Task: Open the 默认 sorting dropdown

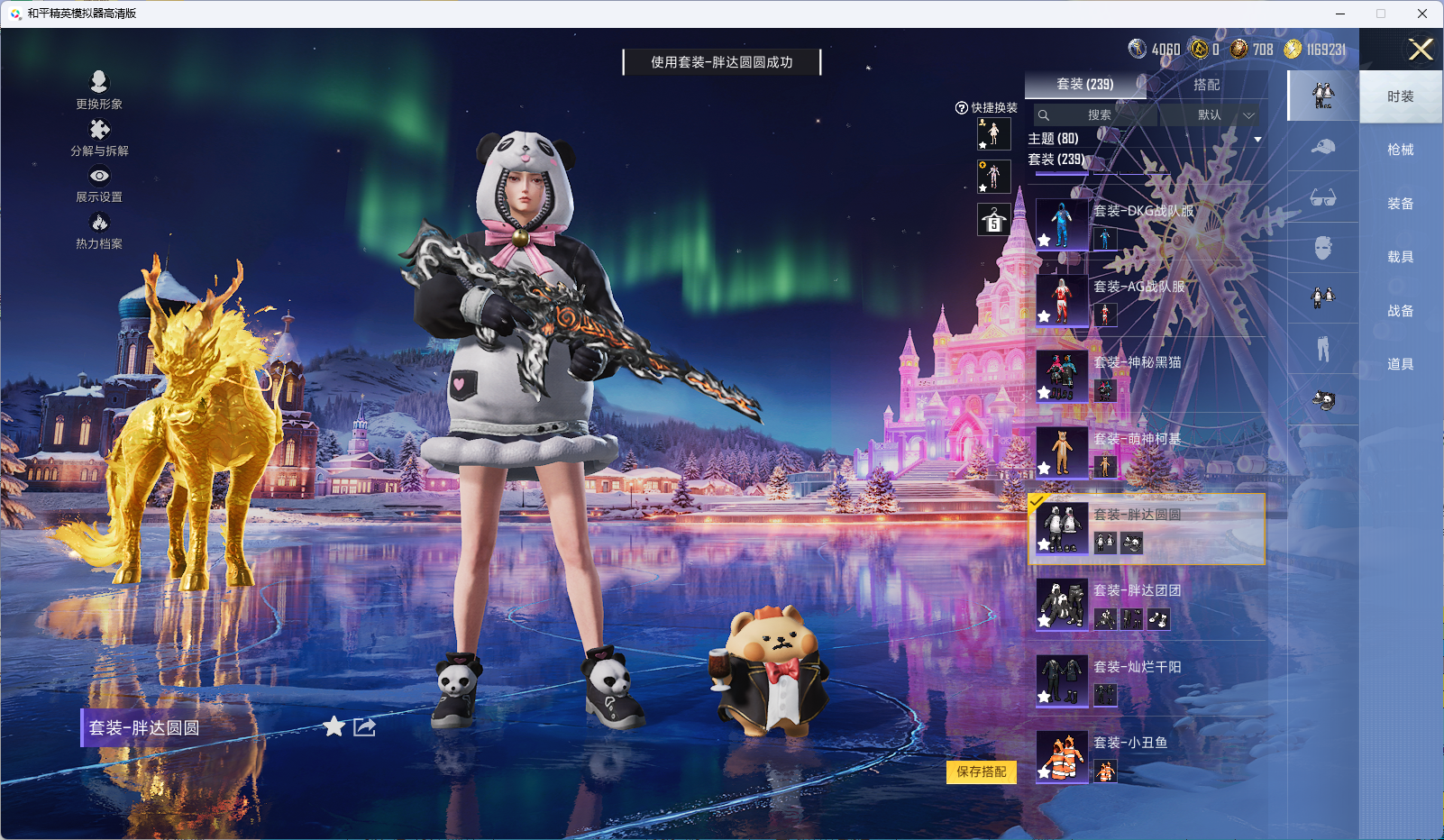Action: [x=1211, y=115]
